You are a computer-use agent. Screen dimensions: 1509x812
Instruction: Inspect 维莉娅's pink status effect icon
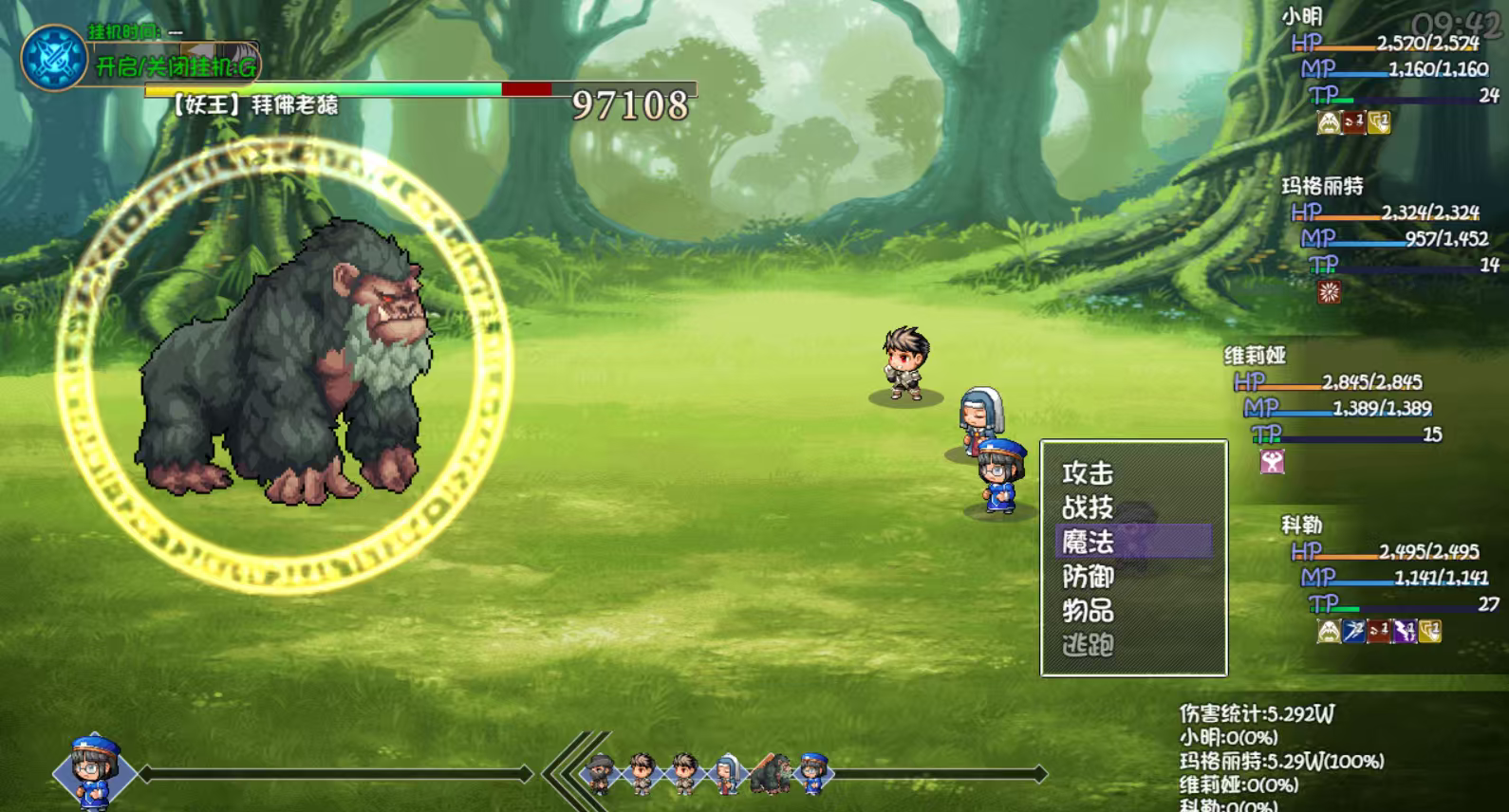pos(1272,462)
